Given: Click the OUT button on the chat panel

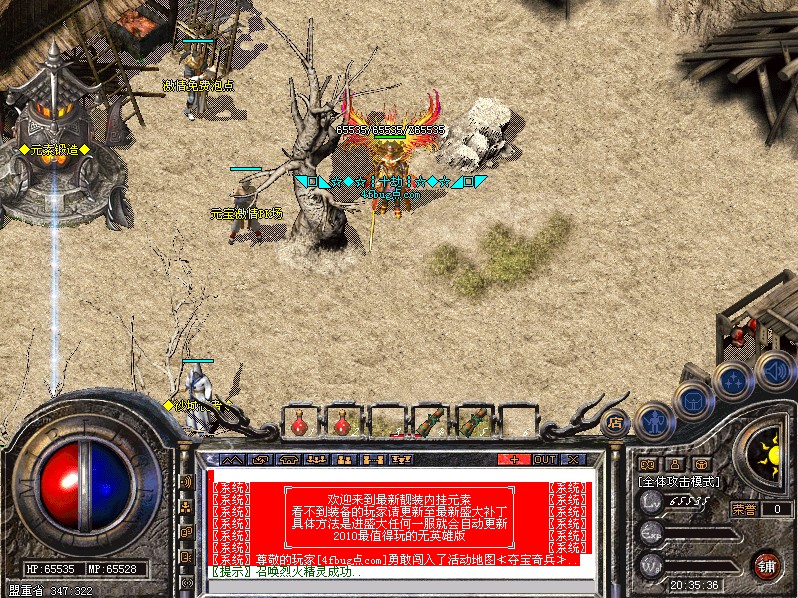Looking at the screenshot, I should 545,460.
